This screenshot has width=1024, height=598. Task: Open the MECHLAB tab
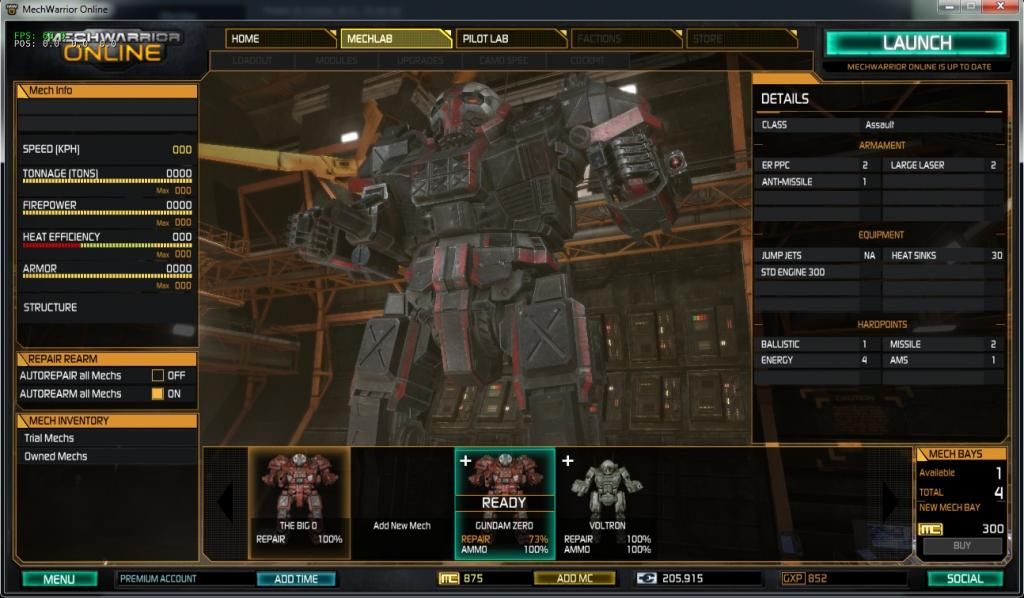coord(396,39)
